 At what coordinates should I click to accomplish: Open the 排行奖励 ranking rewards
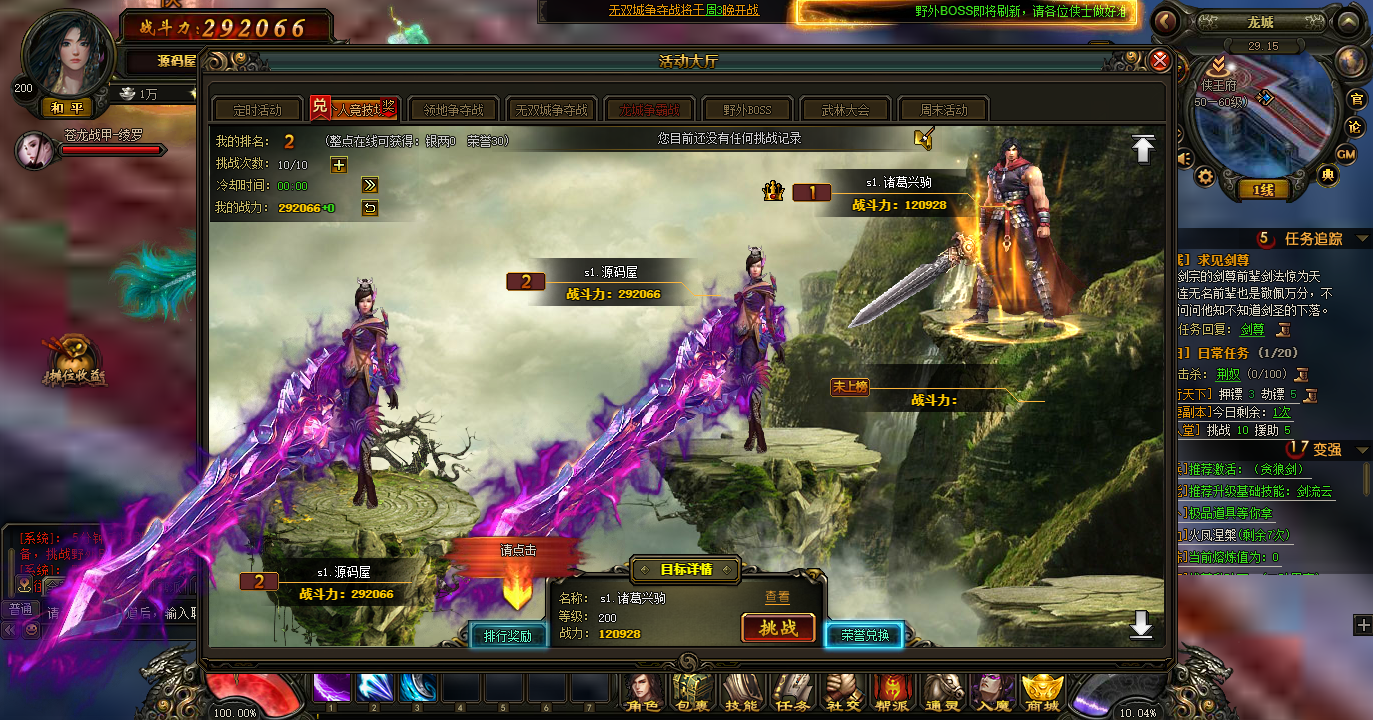pyautogui.click(x=508, y=635)
